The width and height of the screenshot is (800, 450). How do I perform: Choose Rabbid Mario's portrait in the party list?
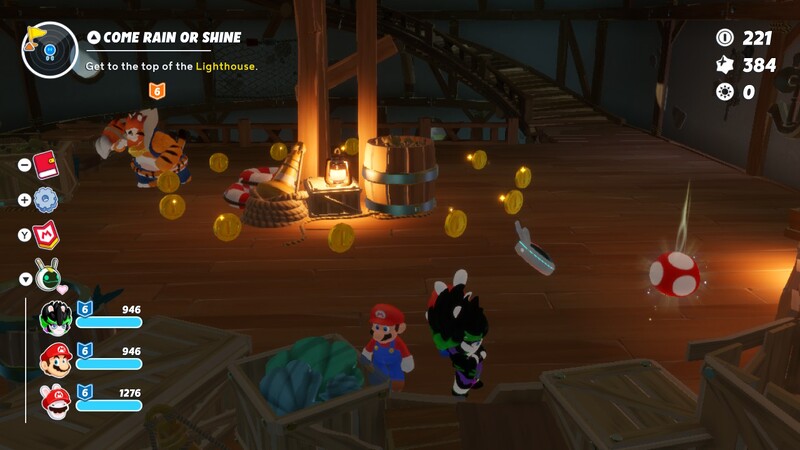click(55, 400)
